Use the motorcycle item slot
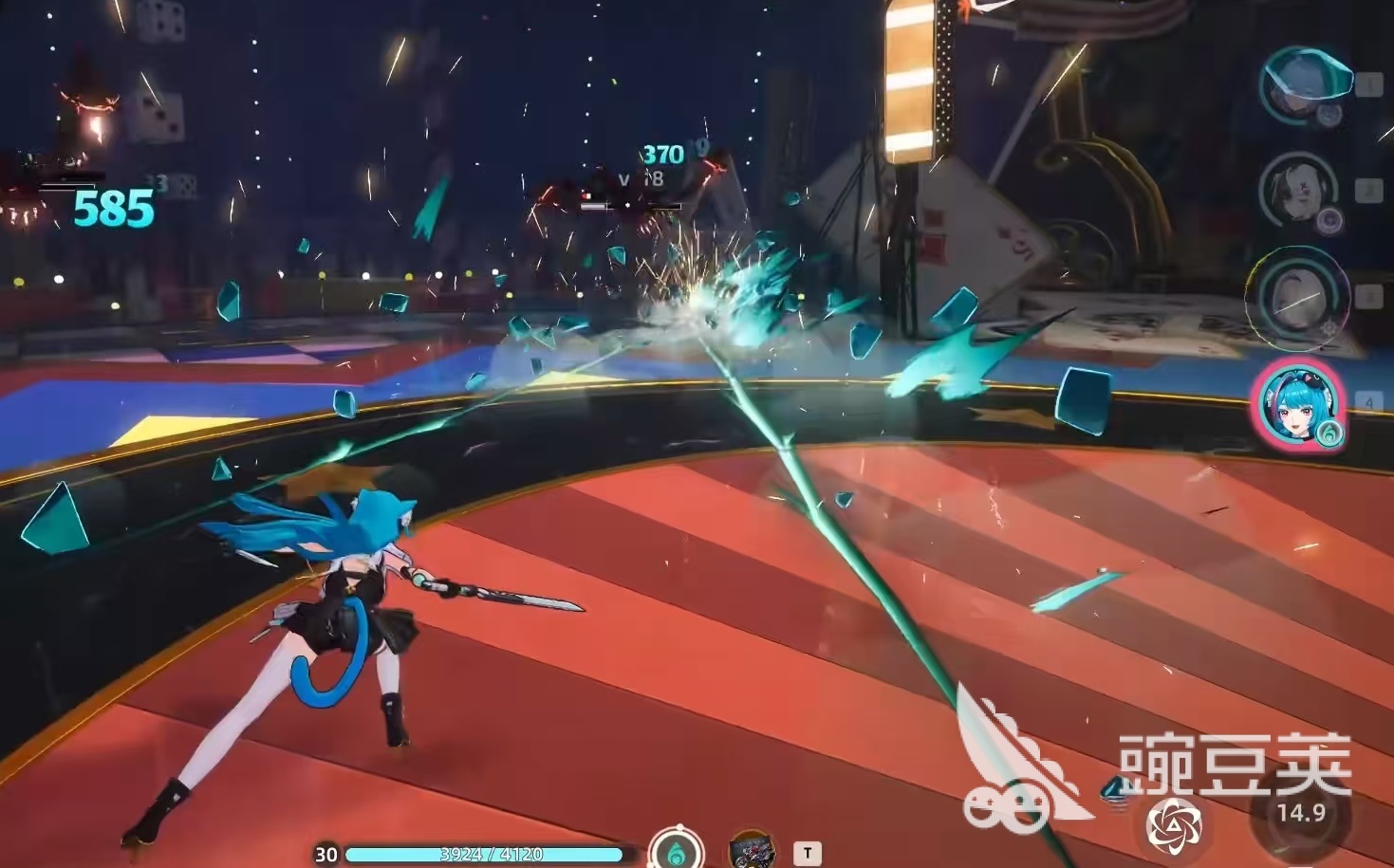The height and width of the screenshot is (868, 1394). click(752, 850)
